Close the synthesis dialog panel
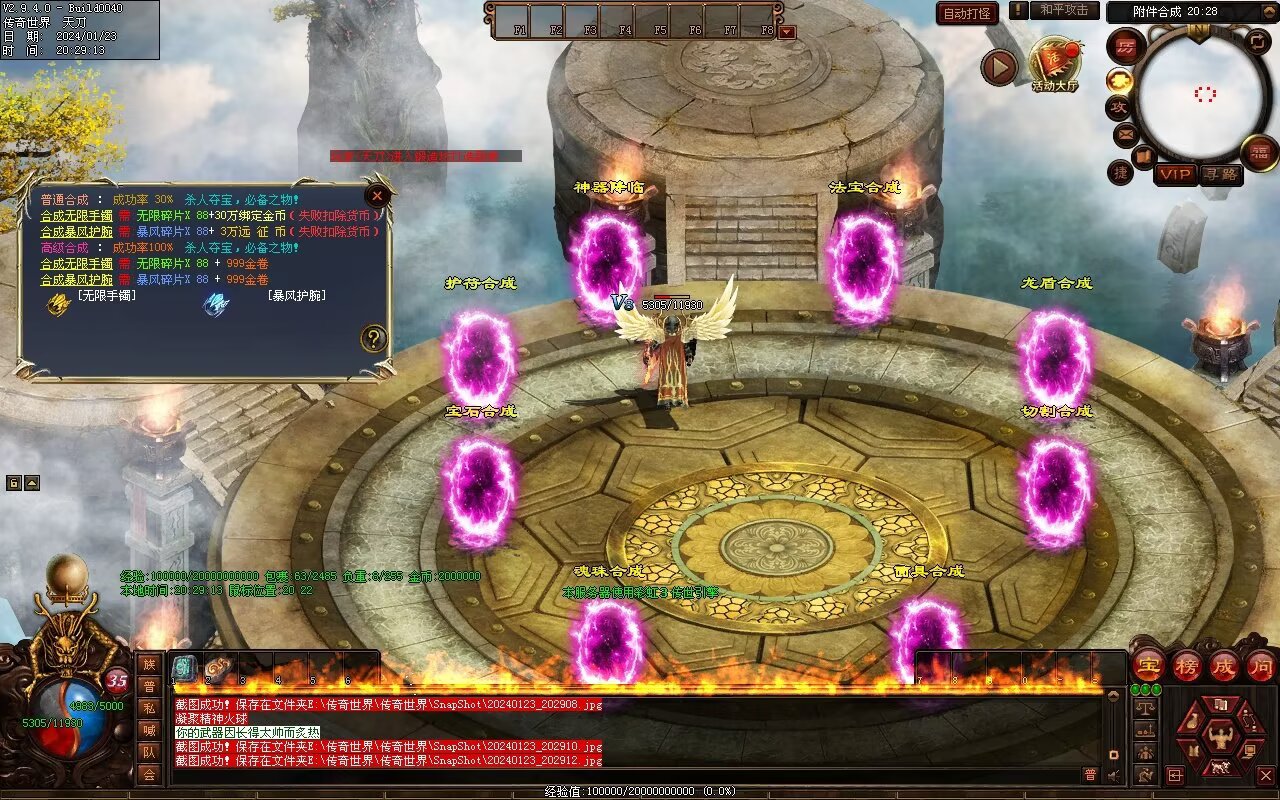 pyautogui.click(x=377, y=196)
